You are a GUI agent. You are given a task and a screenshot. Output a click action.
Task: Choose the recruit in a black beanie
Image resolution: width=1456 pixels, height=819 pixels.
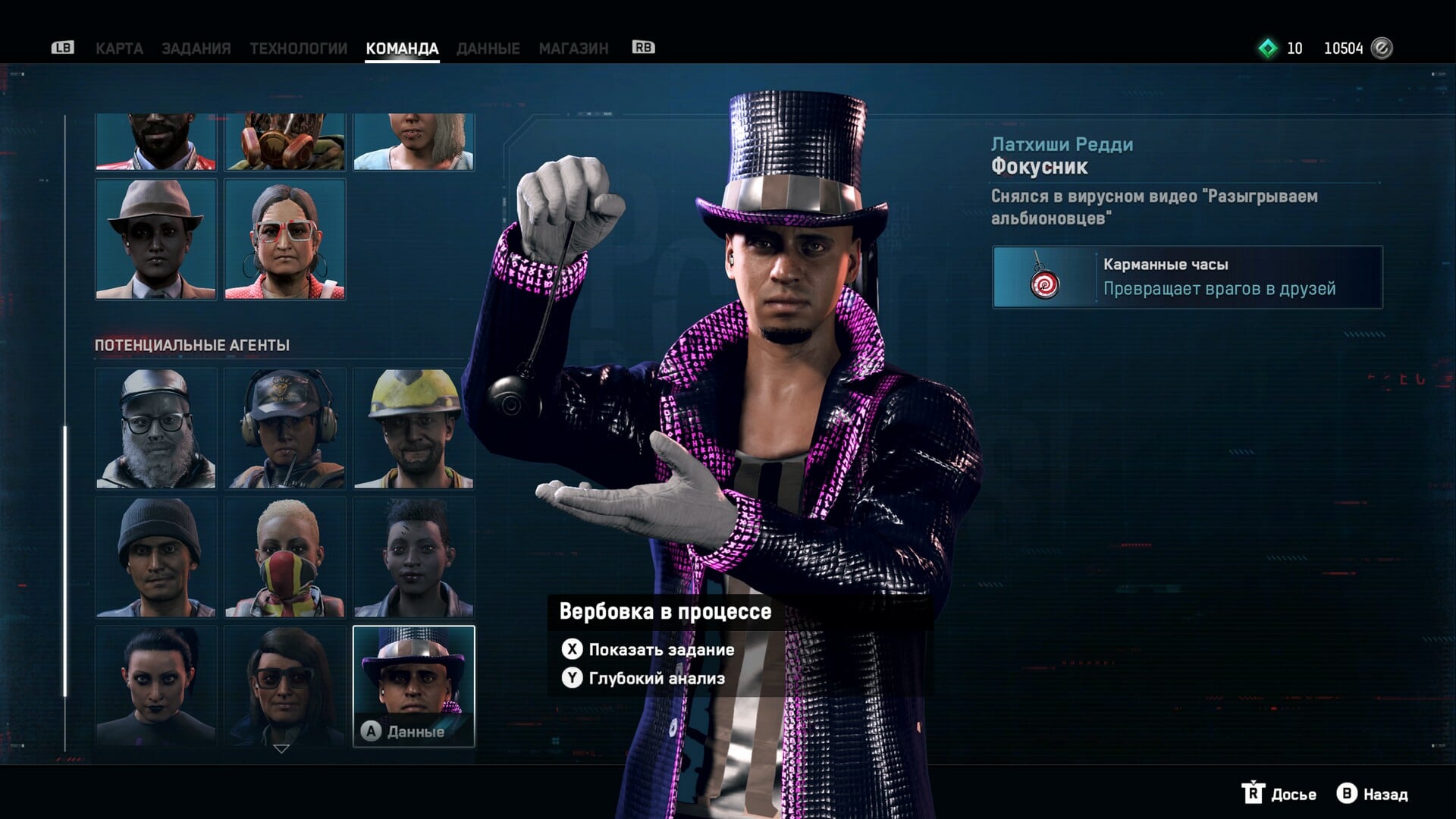pyautogui.click(x=156, y=557)
